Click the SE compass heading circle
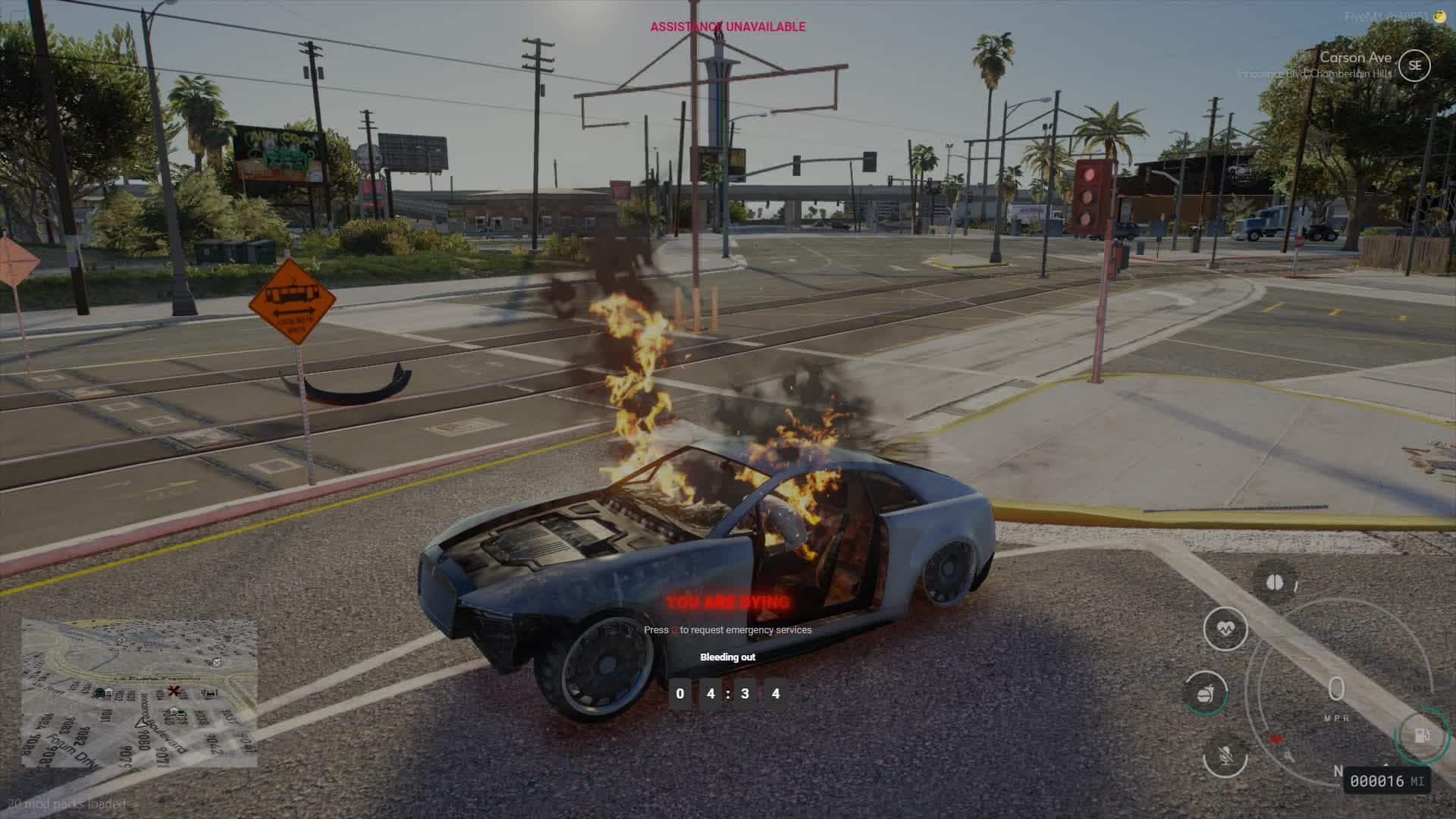 [x=1414, y=65]
